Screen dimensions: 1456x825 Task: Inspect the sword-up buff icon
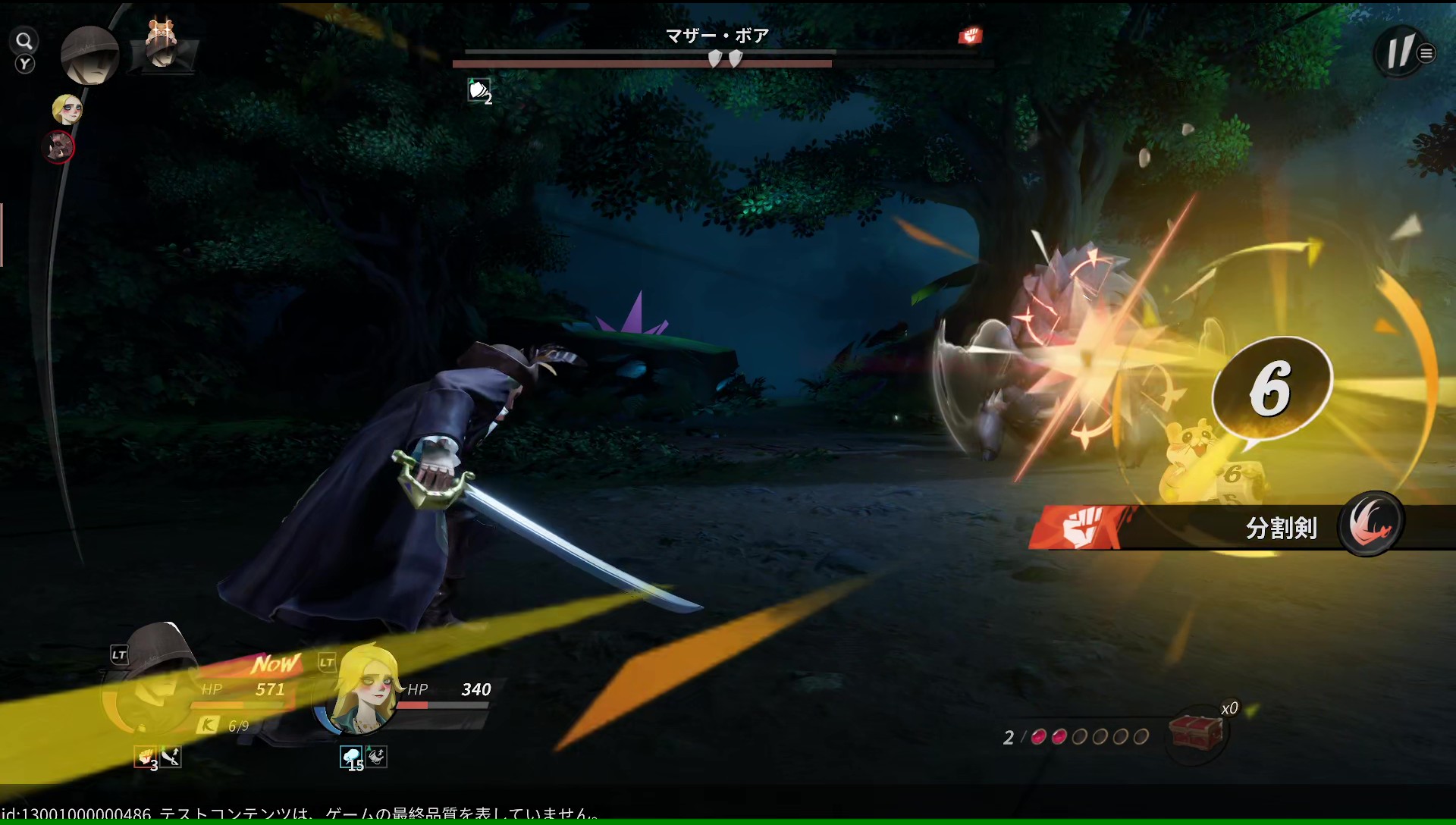(x=171, y=756)
